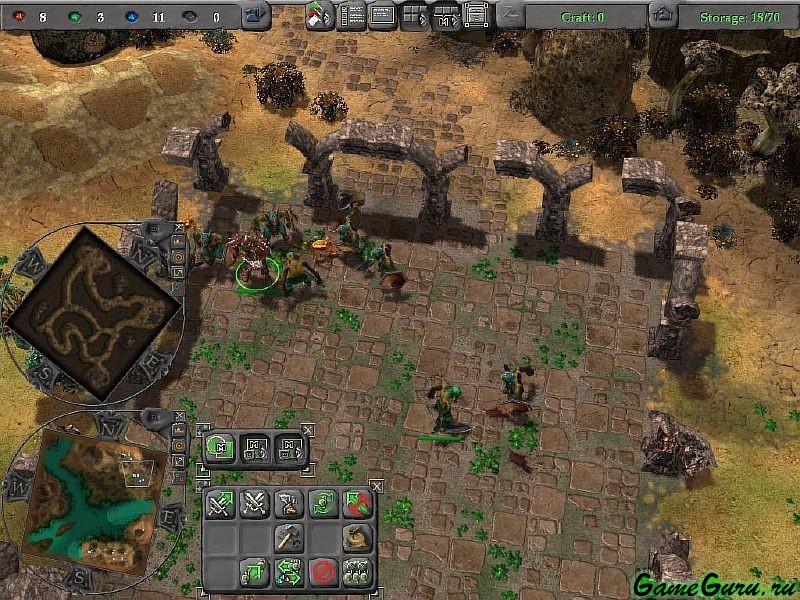Open the list panel in top toolbar
800x600 pixels.
pyautogui.click(x=350, y=15)
